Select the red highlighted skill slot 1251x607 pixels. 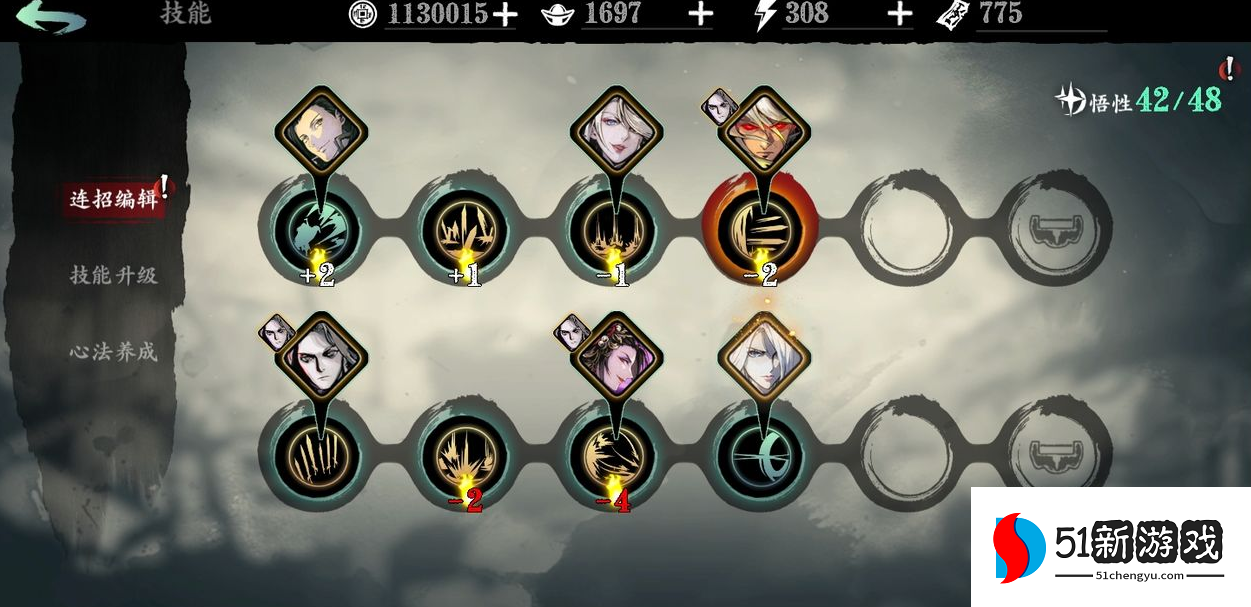point(760,228)
